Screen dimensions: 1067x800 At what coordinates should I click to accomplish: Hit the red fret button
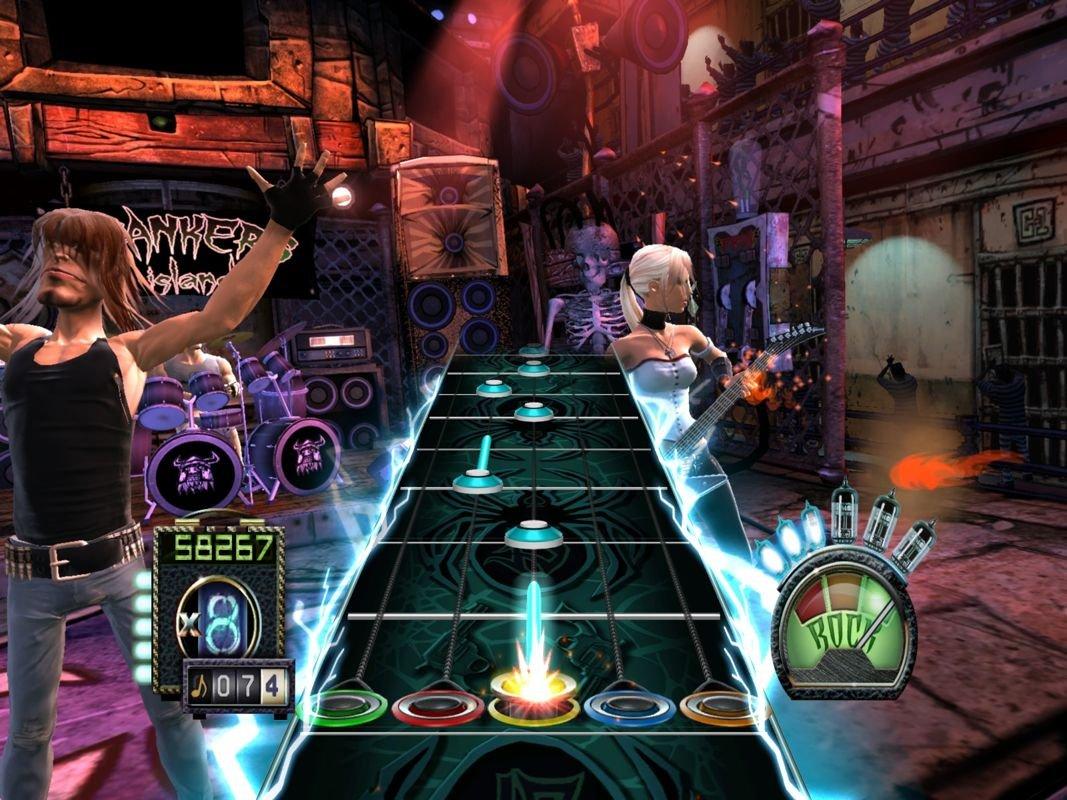coord(437,707)
